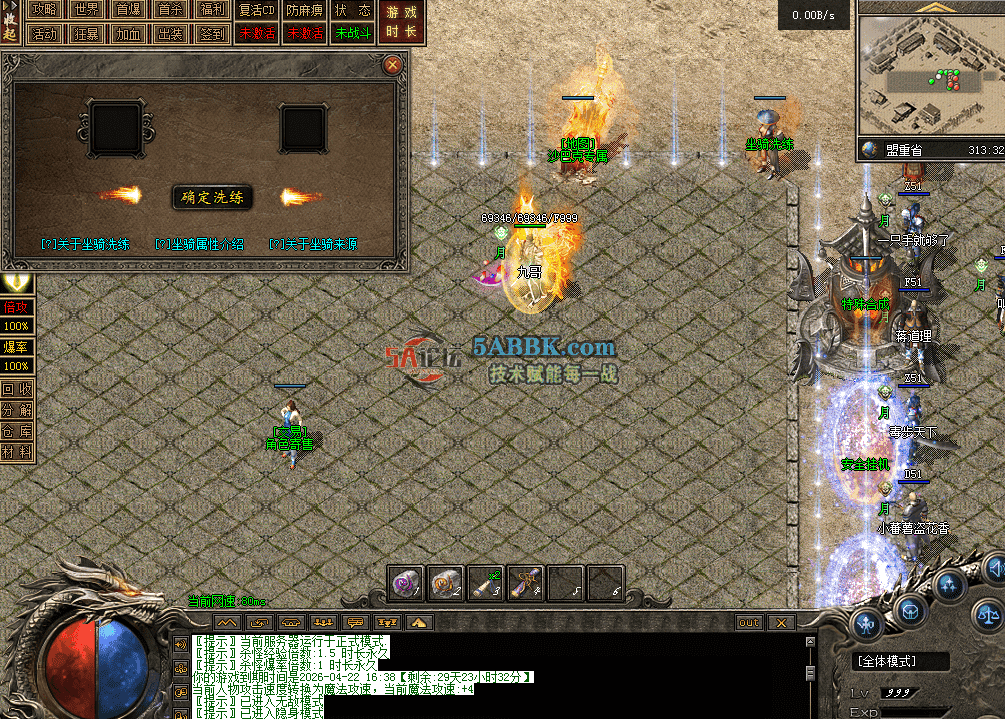The image size is (1005, 719).
Task: Open the 关于坐骑洗练 help link
Action: (85, 244)
